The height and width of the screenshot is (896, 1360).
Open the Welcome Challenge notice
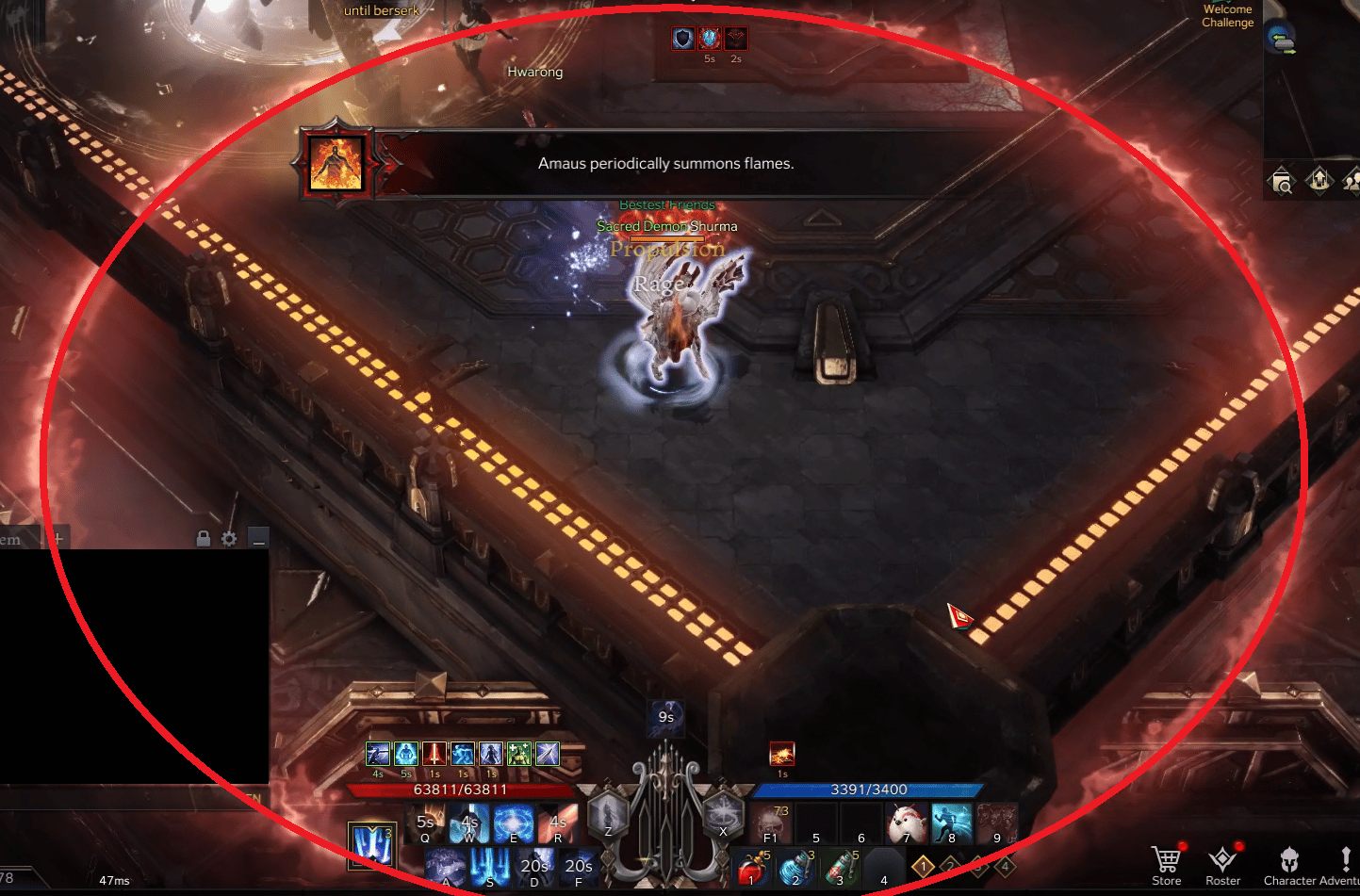tap(1227, 16)
